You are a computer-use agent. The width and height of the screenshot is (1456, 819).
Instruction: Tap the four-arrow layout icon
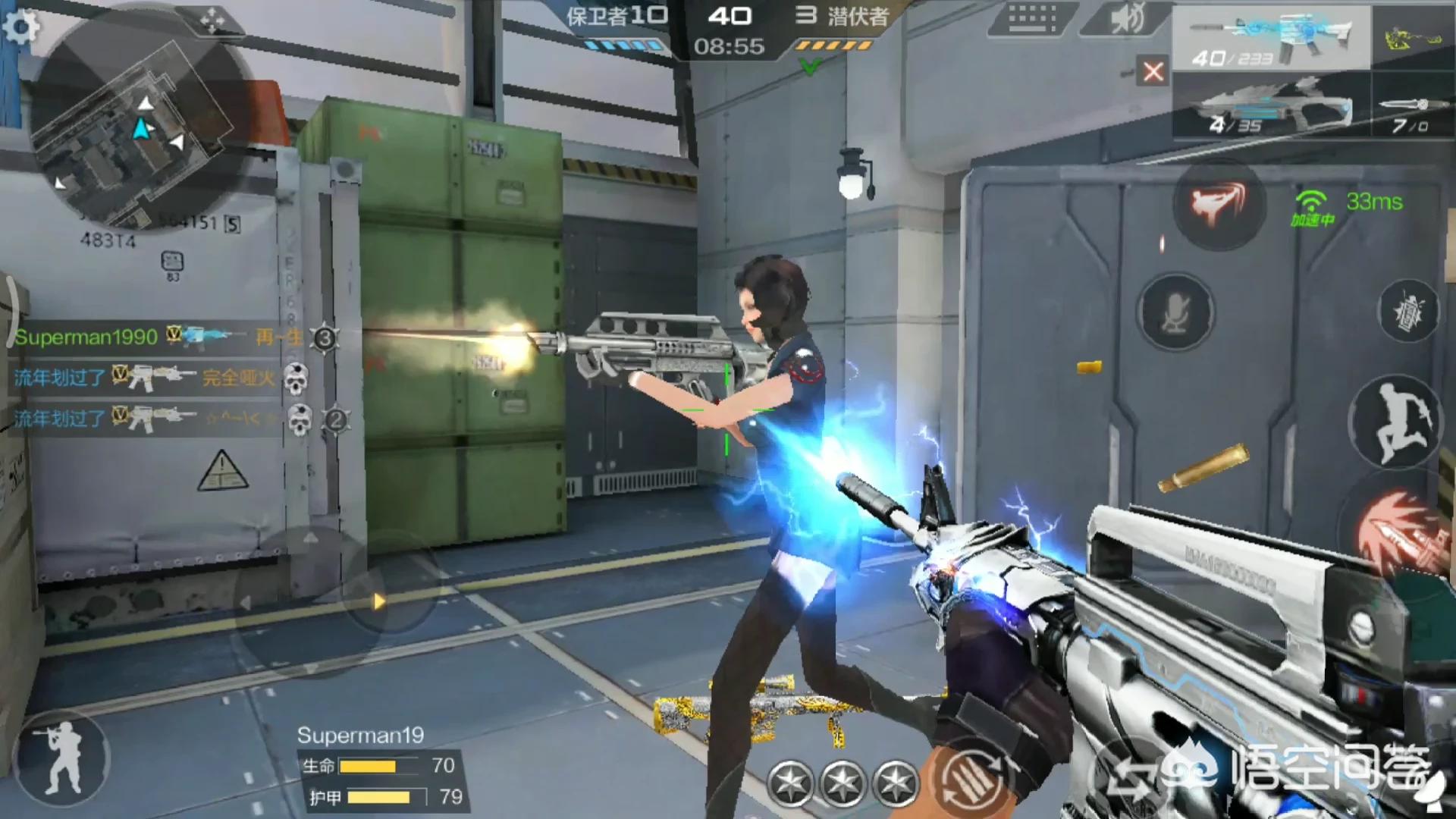pyautogui.click(x=212, y=20)
